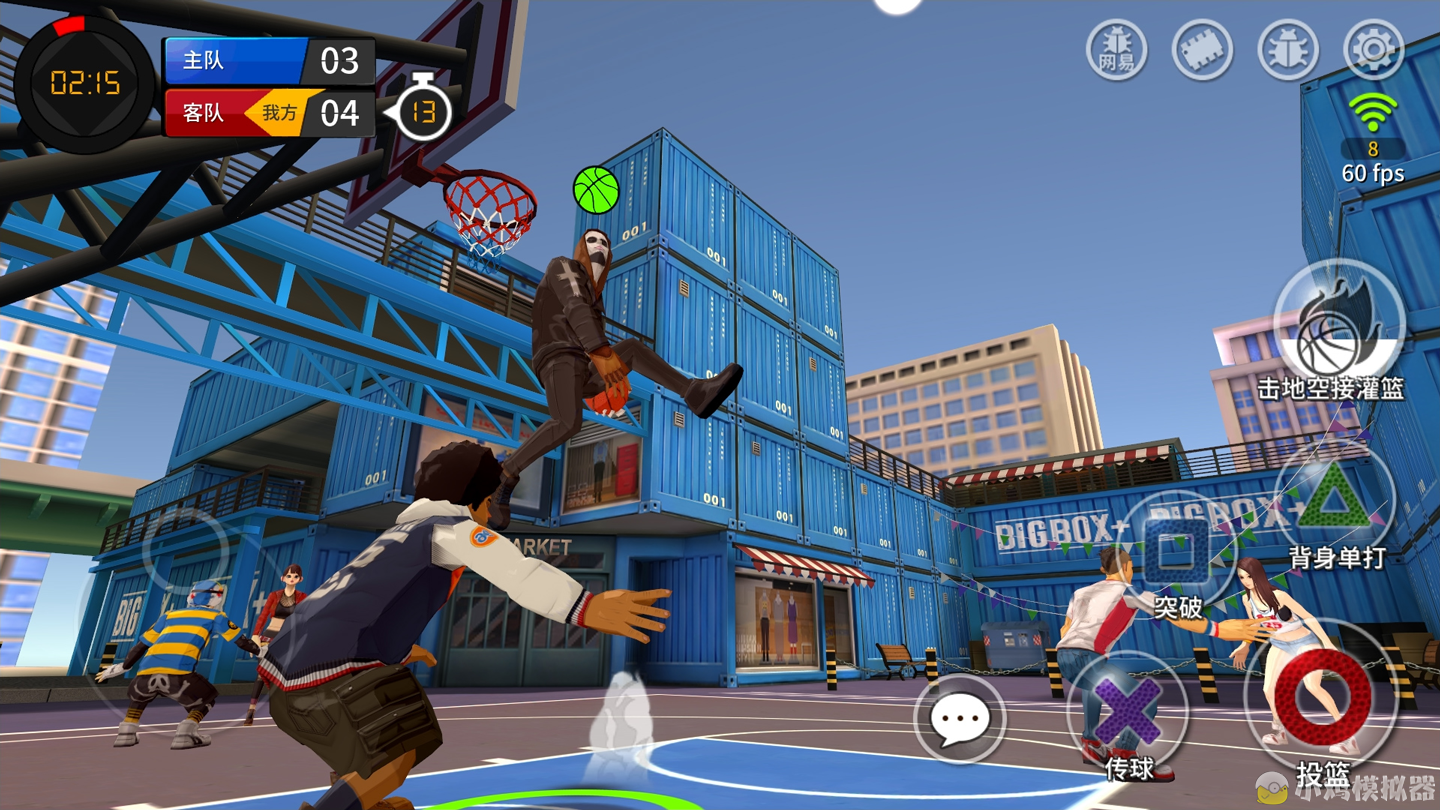Tap the 传球 pass button

coord(1128,712)
